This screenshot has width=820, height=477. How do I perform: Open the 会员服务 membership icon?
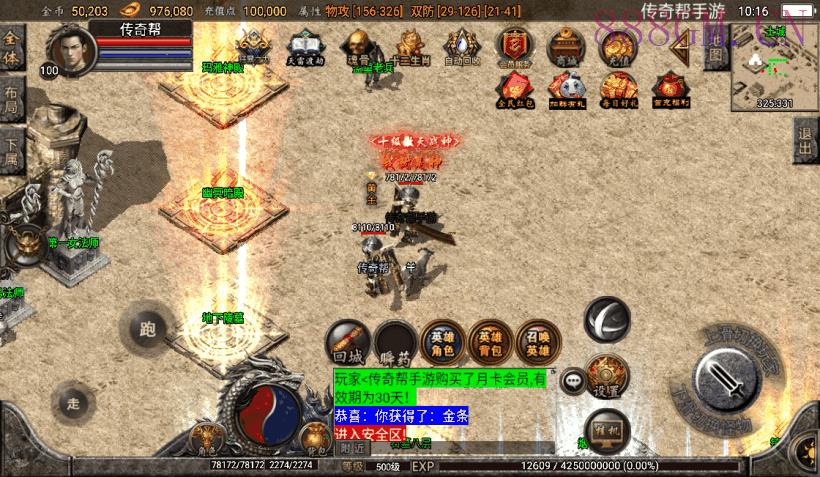coord(515,47)
